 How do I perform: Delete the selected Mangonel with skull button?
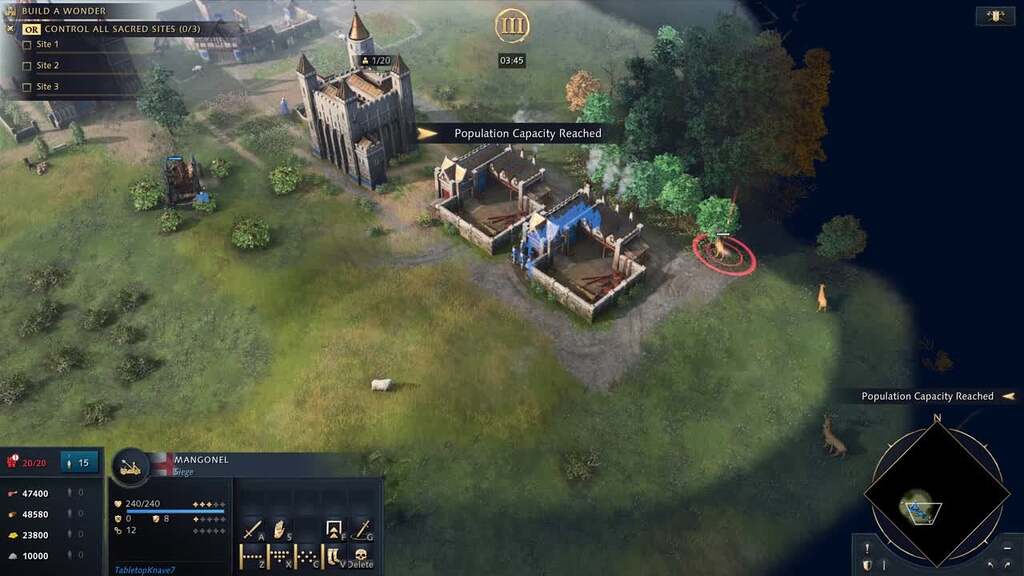360,556
